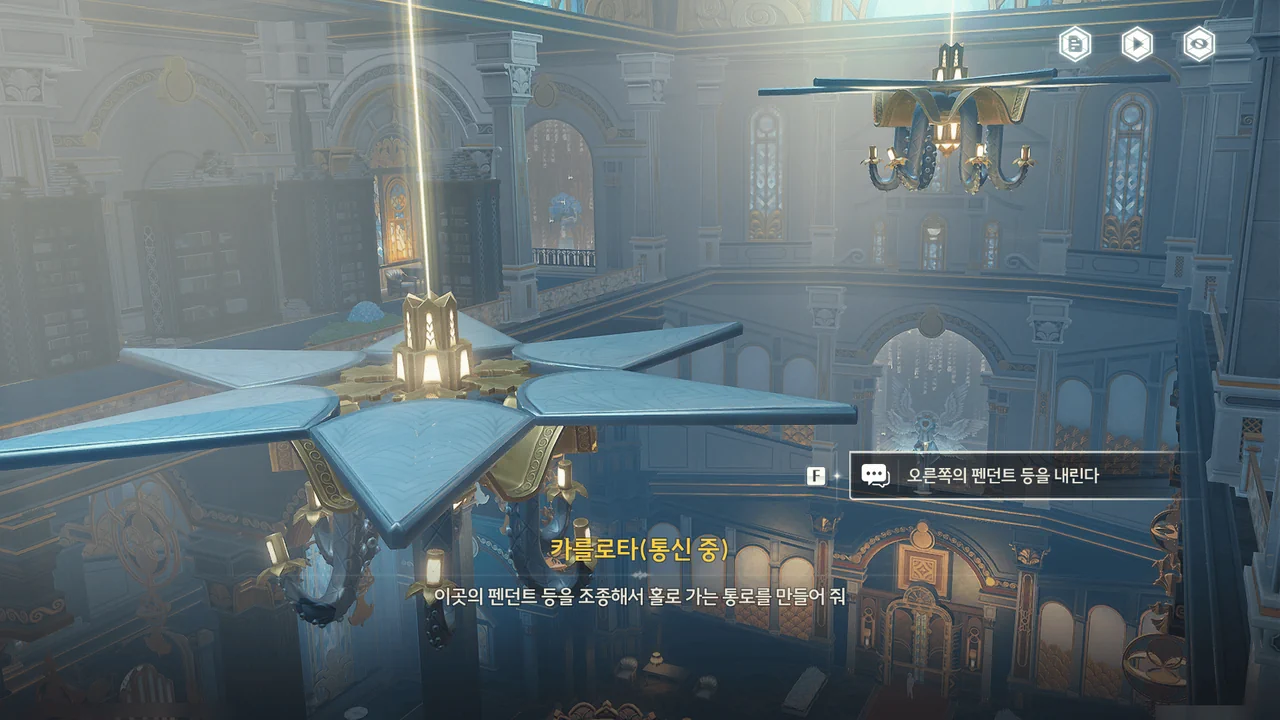The image size is (1280, 720).
Task: Open the dialogue log document icon
Action: pos(1075,44)
